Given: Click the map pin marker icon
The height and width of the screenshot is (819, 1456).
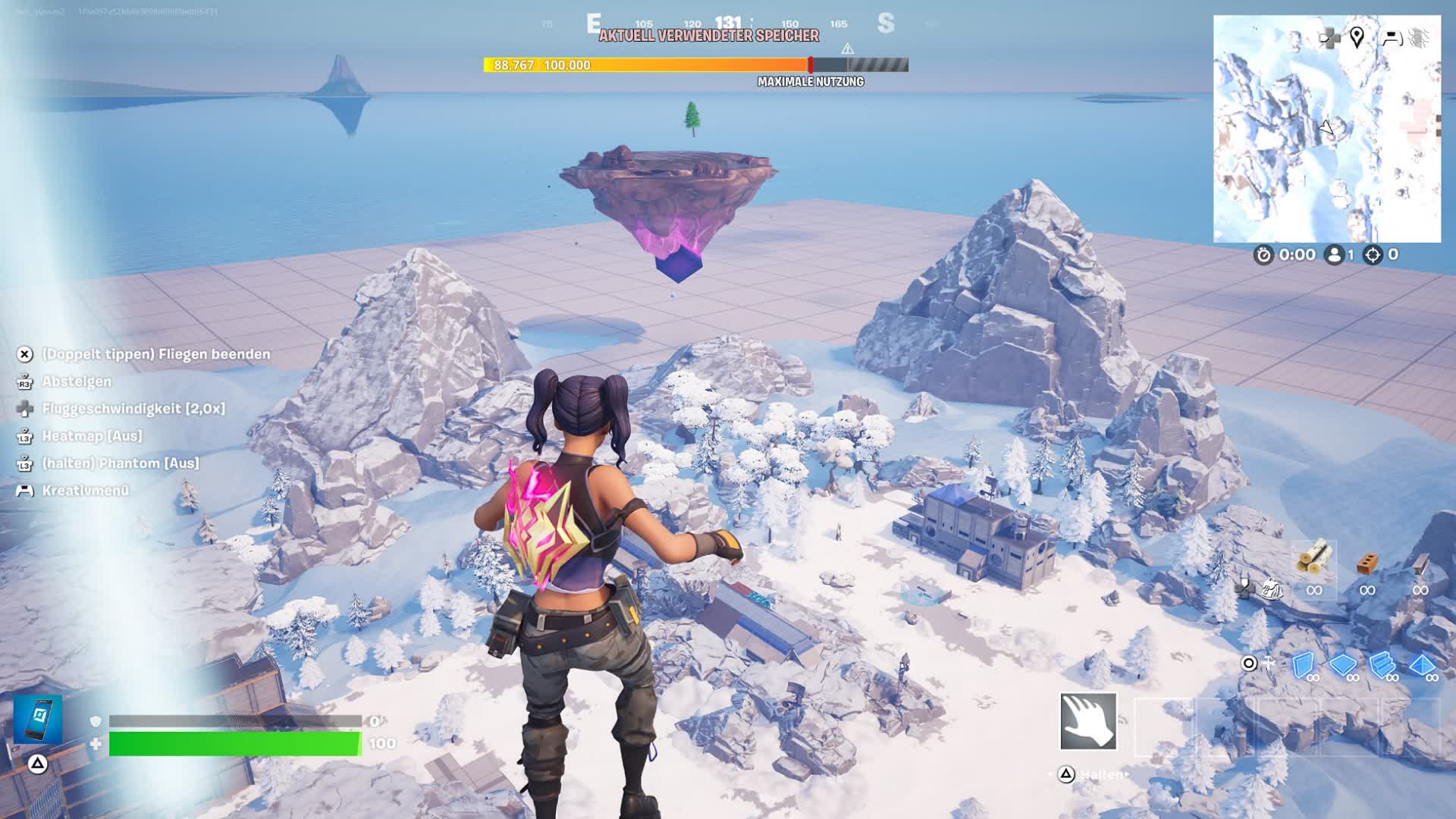Looking at the screenshot, I should pyautogui.click(x=1357, y=36).
